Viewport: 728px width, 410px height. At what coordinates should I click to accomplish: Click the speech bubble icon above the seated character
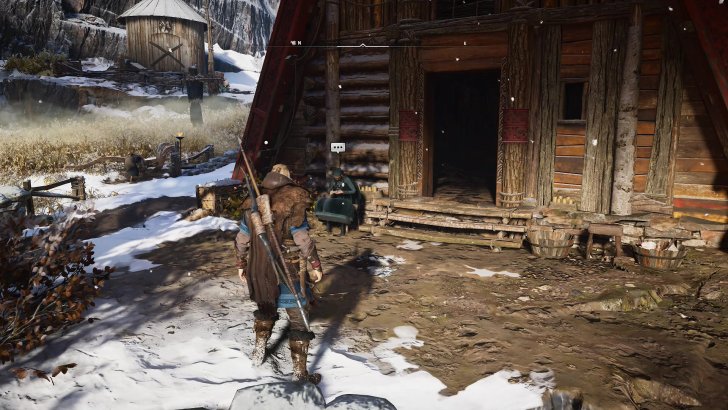[x=337, y=147]
